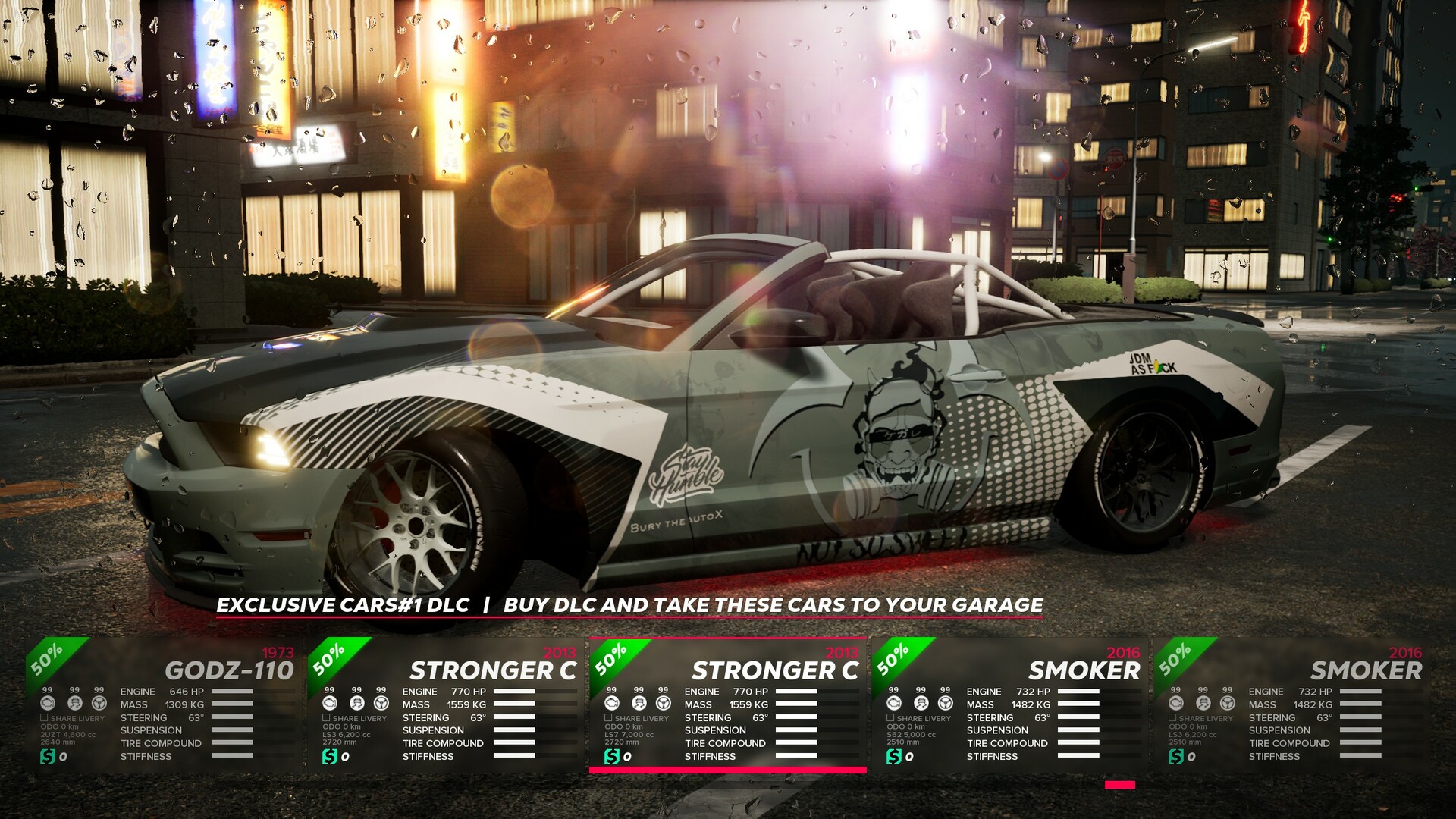Open the currency S icon on GODZ-110 card
Image resolution: width=1456 pixels, height=819 pixels.
(47, 756)
